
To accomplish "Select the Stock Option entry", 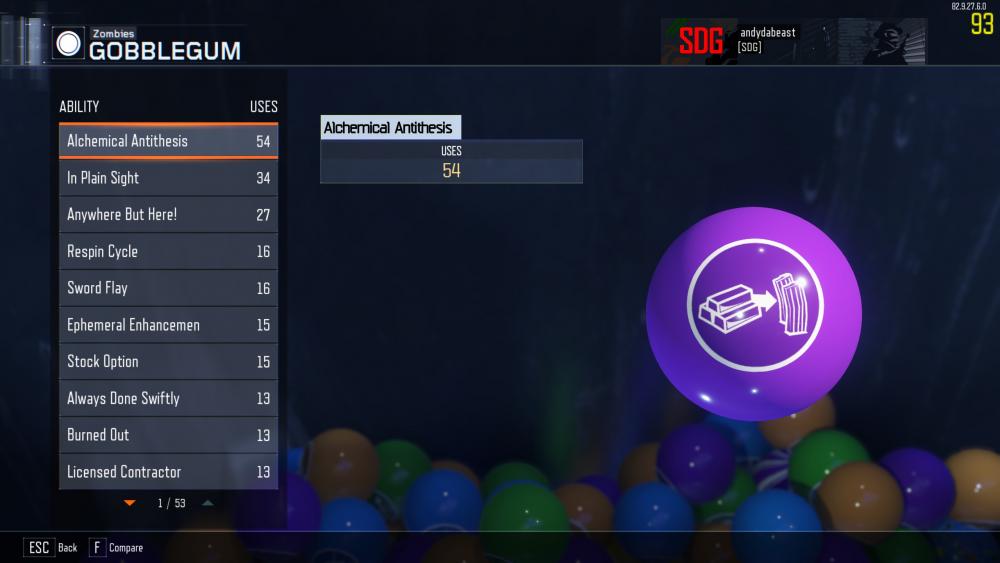I will [x=168, y=361].
